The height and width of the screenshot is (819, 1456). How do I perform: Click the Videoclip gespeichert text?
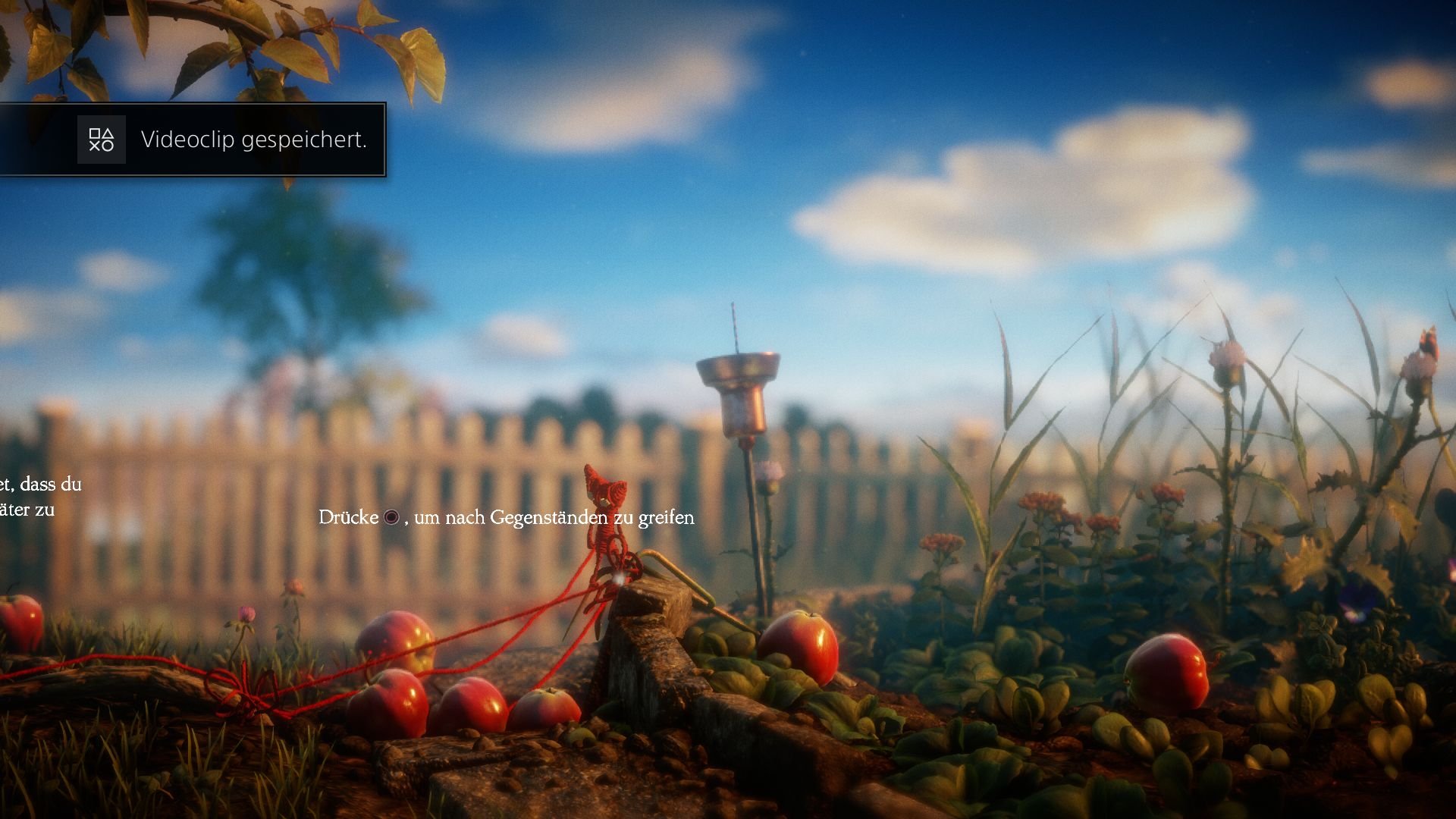tap(255, 140)
